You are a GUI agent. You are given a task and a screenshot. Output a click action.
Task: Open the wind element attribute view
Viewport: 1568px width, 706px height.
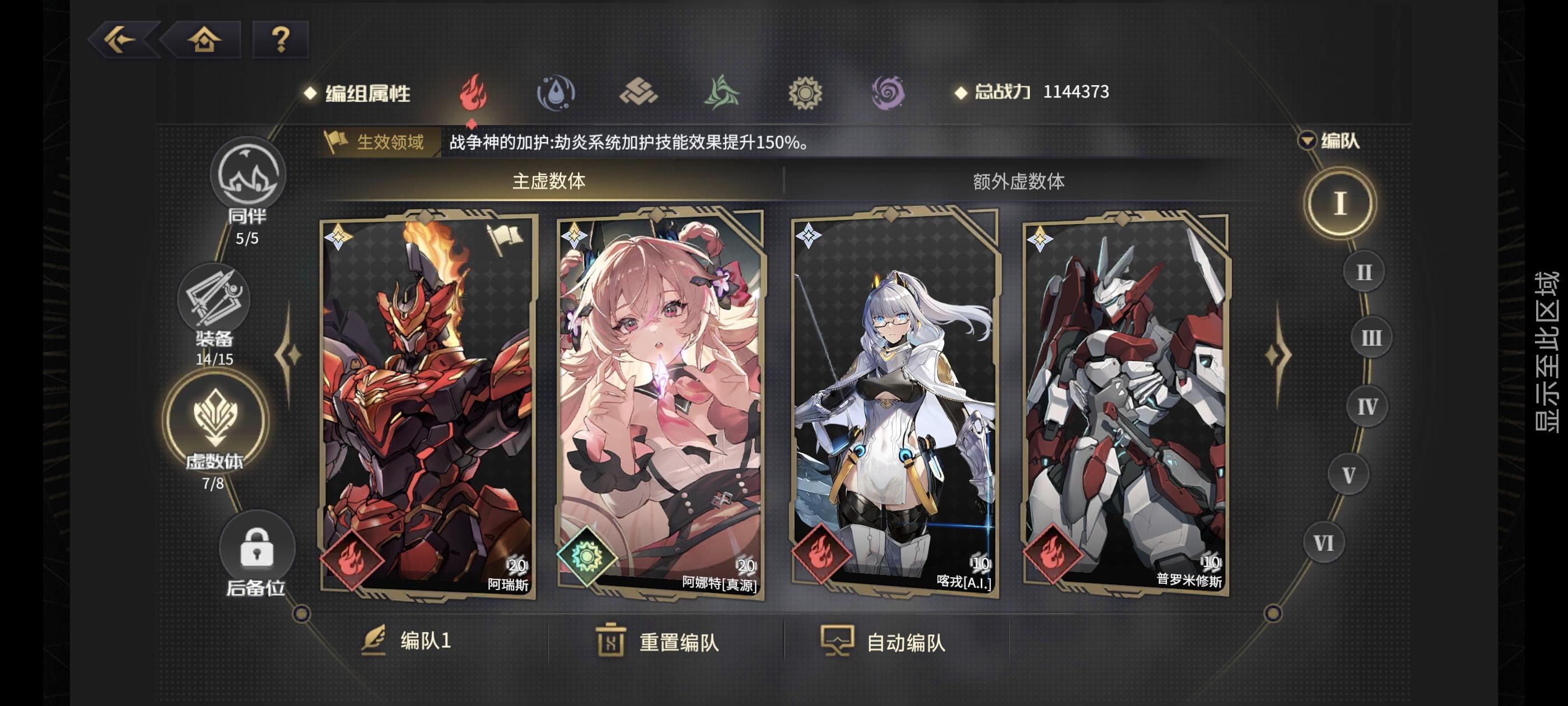tap(721, 91)
